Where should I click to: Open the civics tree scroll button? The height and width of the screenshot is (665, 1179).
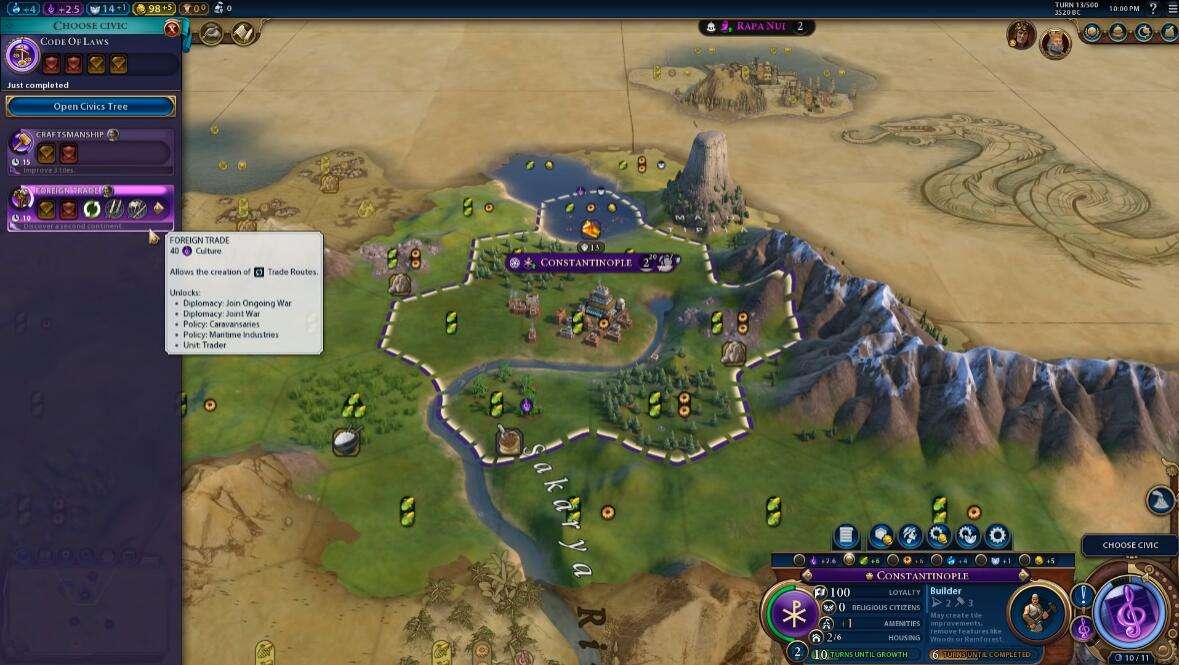pyautogui.click(x=243, y=33)
